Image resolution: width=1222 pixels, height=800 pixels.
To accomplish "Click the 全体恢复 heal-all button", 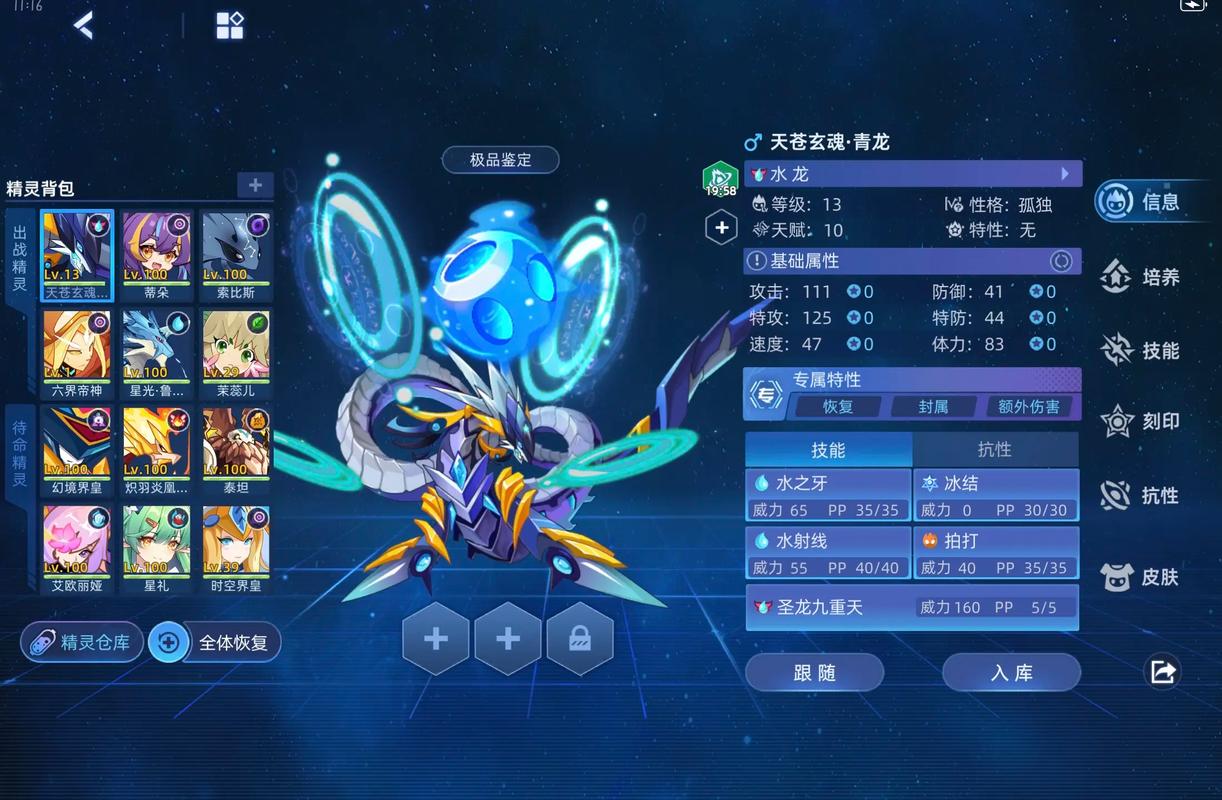I will (216, 642).
